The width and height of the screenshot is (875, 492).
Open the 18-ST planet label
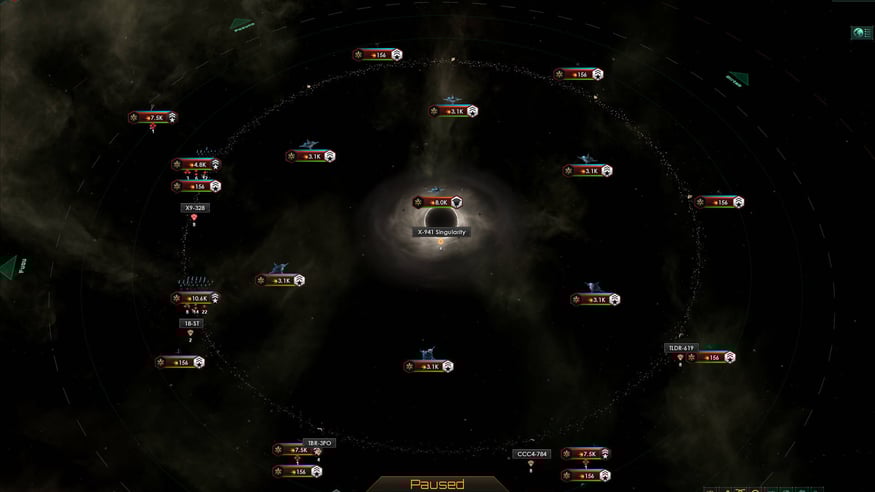click(191, 323)
